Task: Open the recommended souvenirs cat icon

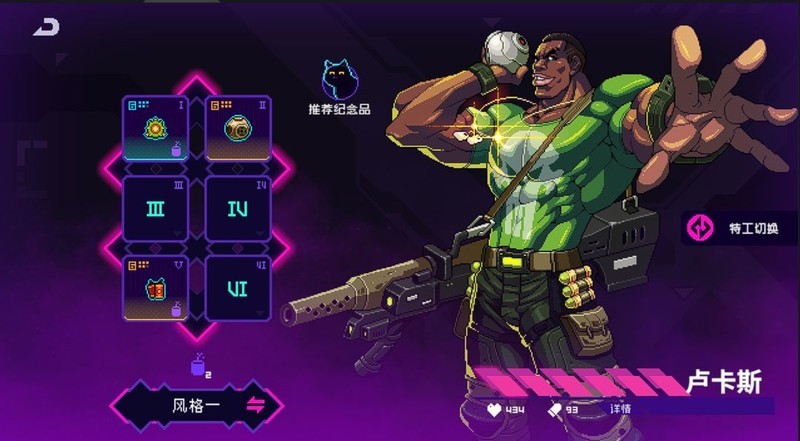Action: (x=340, y=80)
